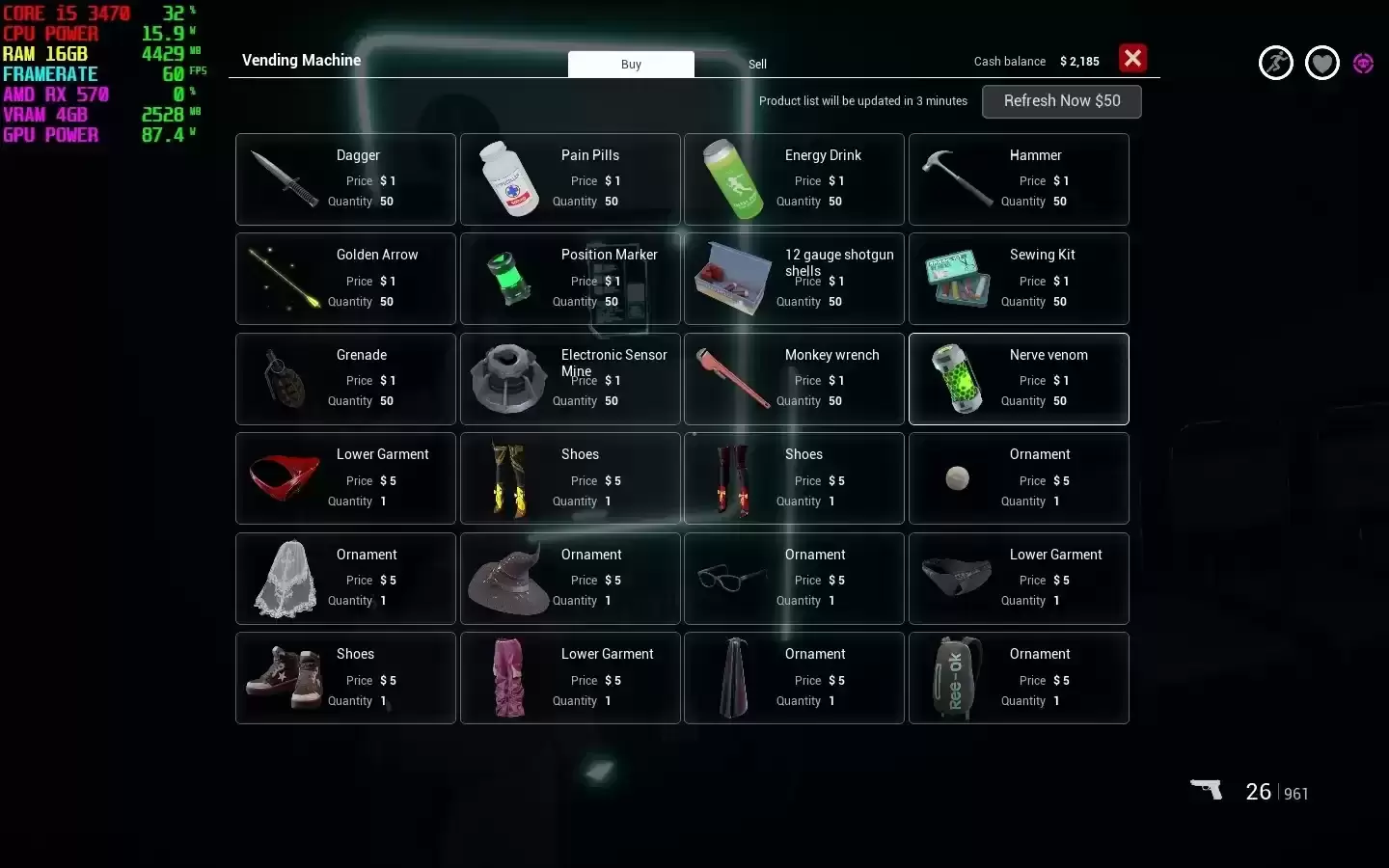This screenshot has height=868, width=1389.
Task: Choose the witch hat Ornament
Action: coord(570,579)
